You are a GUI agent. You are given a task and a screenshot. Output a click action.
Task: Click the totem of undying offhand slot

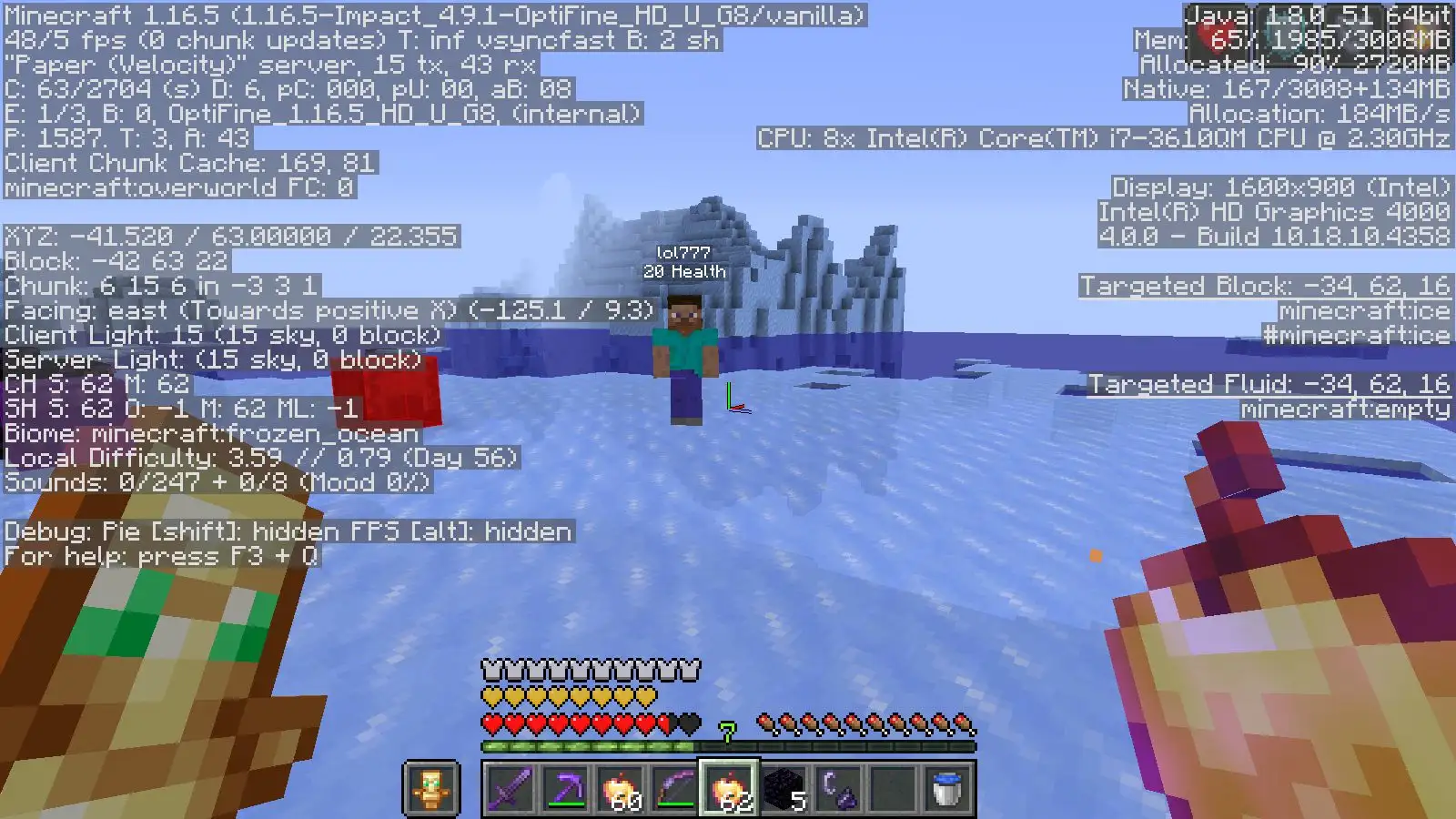coord(430,788)
